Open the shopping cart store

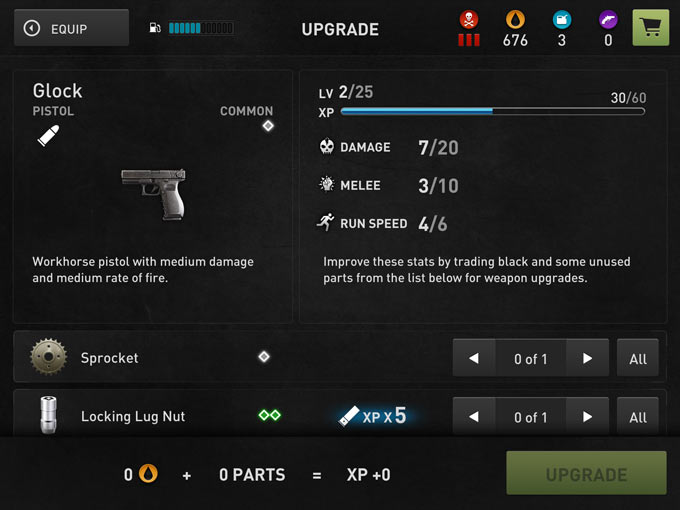coord(651,28)
